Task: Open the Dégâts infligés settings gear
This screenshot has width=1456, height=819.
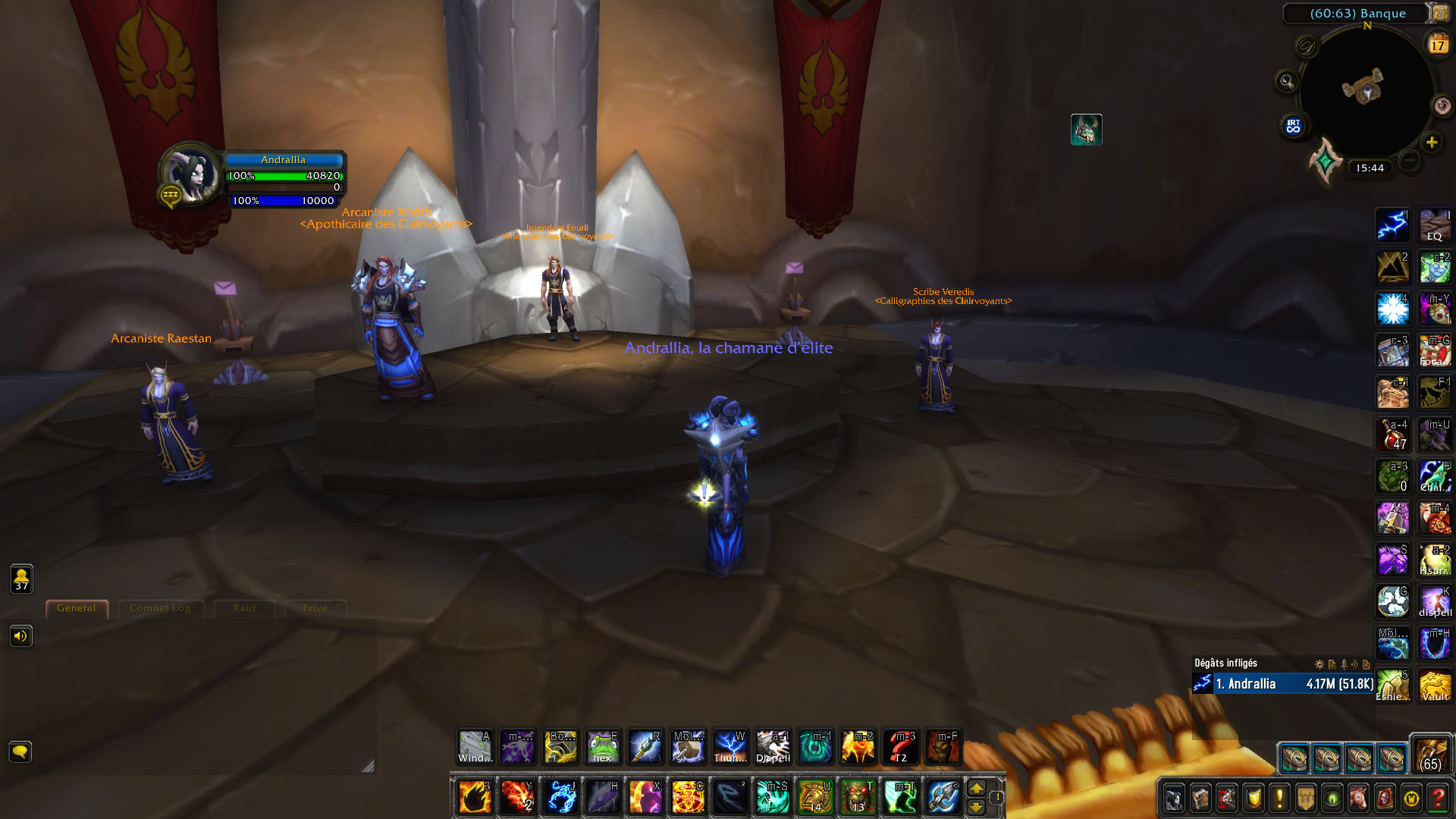Action: [x=1319, y=664]
